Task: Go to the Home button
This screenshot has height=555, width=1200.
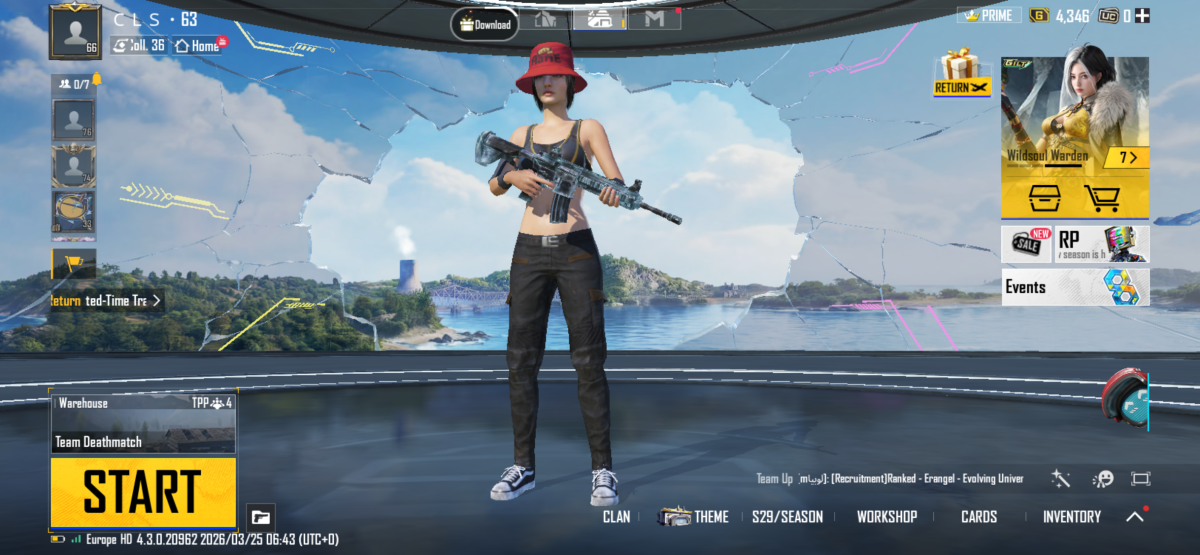Action: pyautogui.click(x=198, y=45)
